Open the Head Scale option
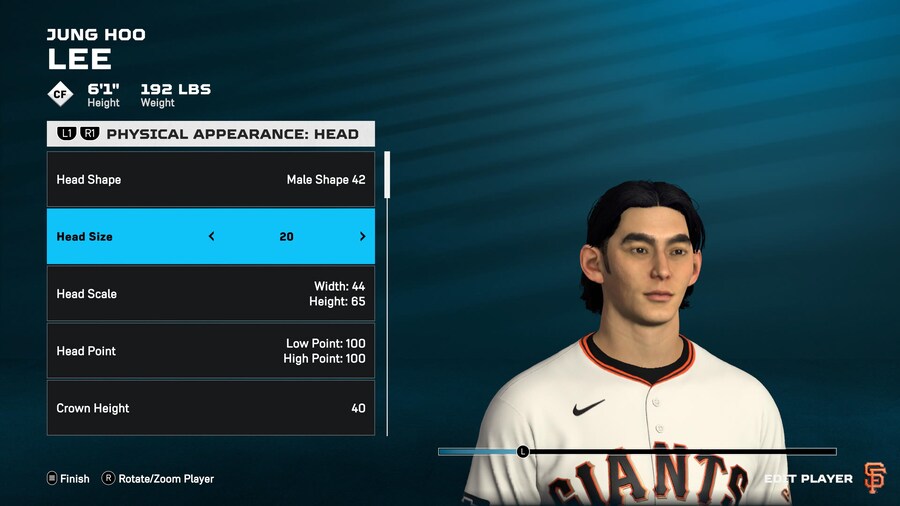The width and height of the screenshot is (900, 506). [210, 294]
